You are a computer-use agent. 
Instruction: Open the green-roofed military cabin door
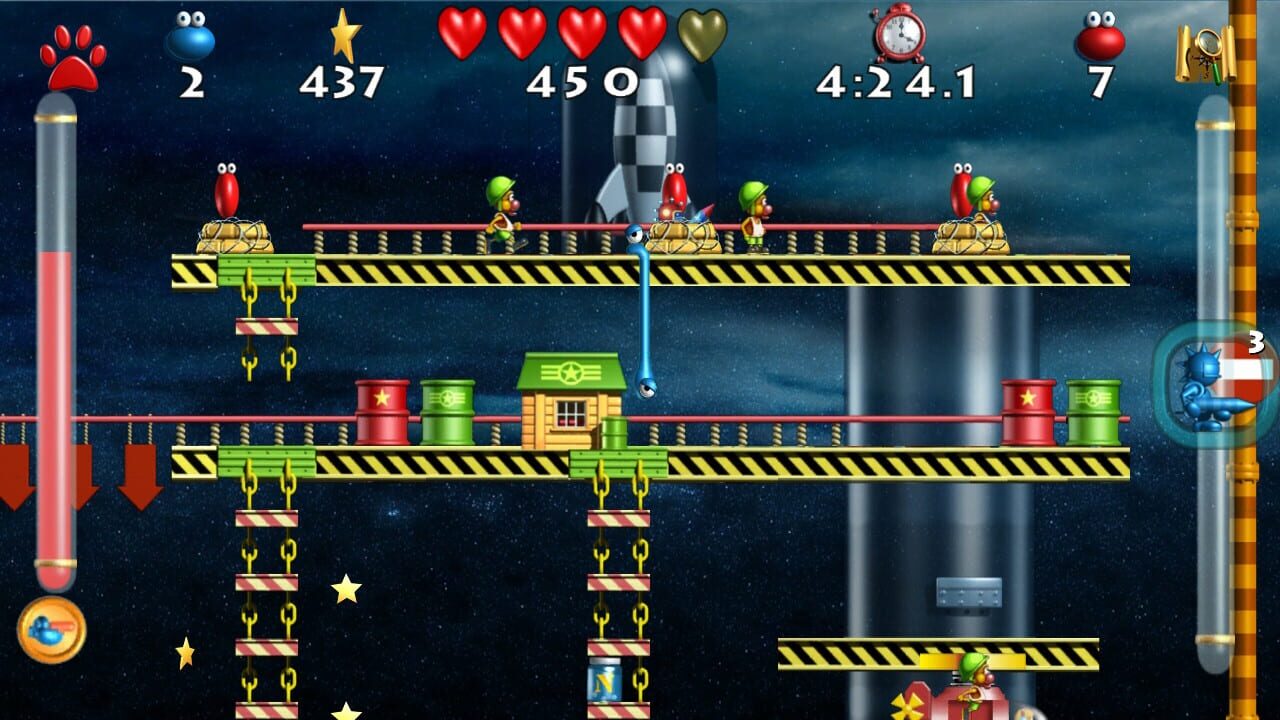point(570,415)
